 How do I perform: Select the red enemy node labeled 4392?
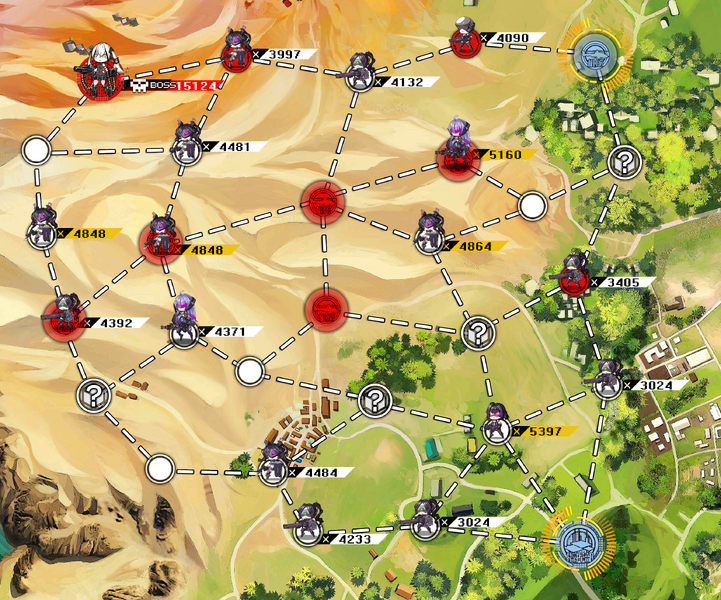tap(63, 318)
